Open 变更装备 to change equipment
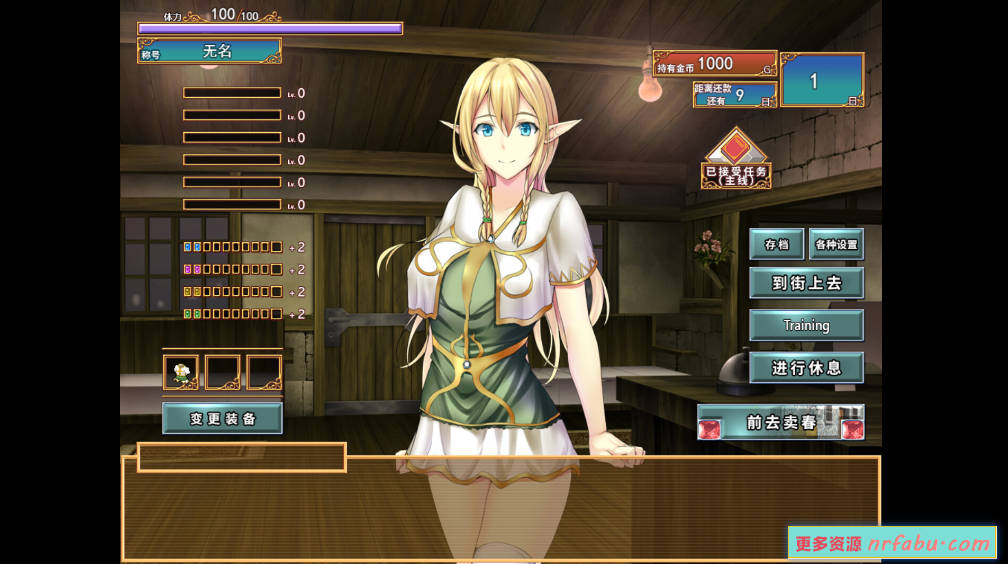Image resolution: width=1008 pixels, height=564 pixels. coord(222,418)
